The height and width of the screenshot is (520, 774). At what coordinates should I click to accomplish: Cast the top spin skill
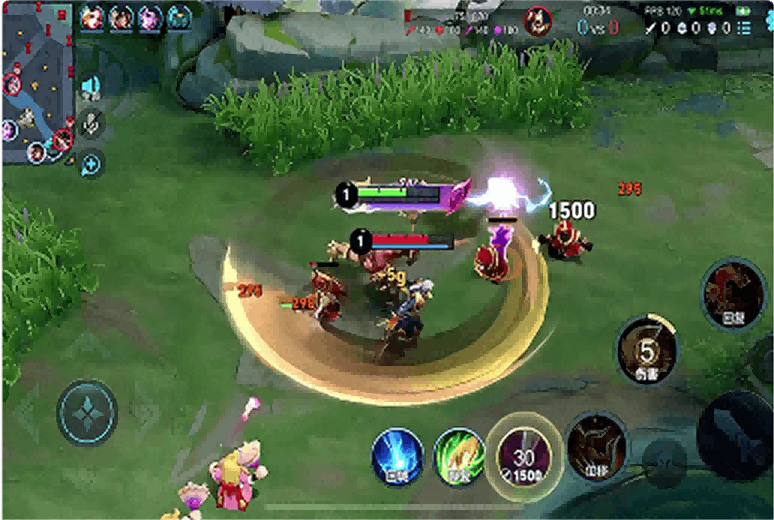pos(734,294)
